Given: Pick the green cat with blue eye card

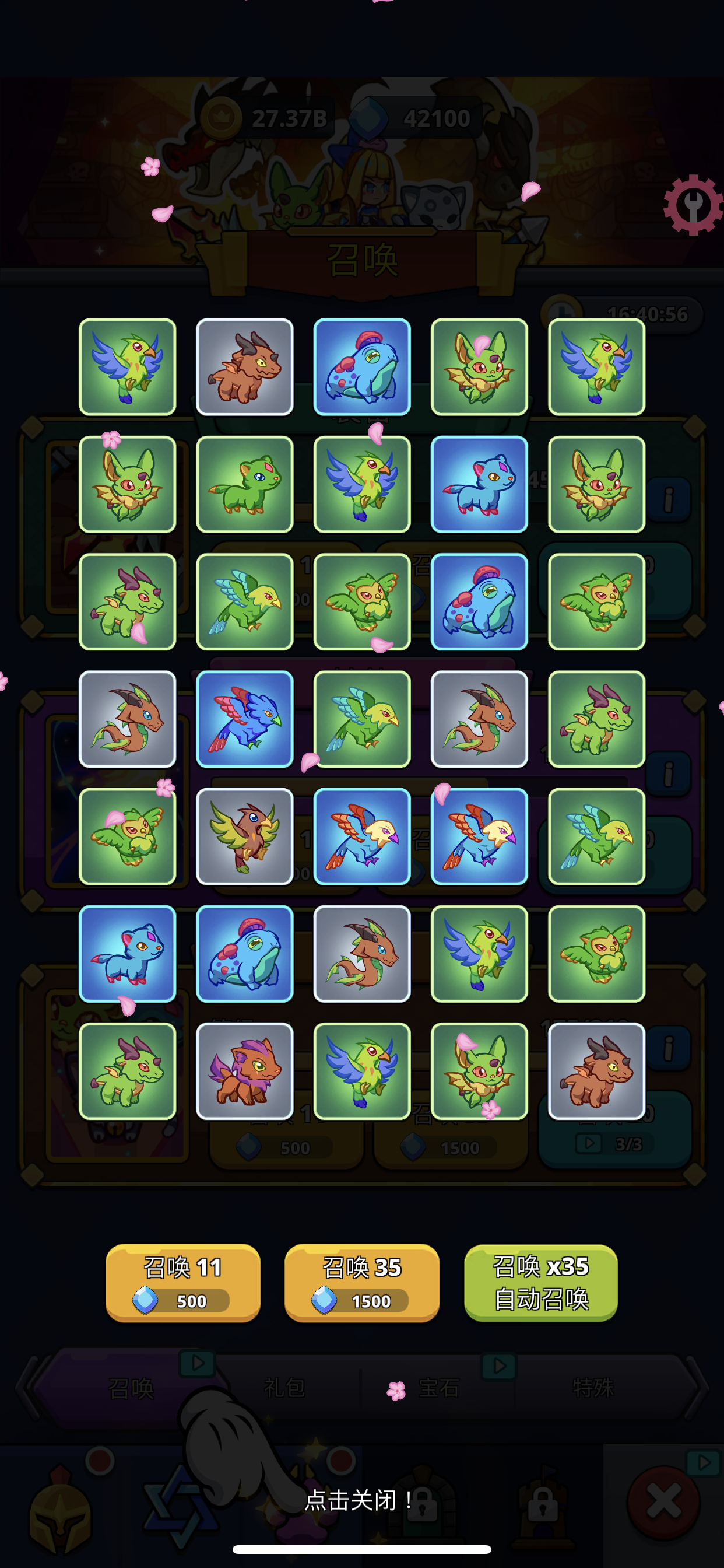Looking at the screenshot, I should pyautogui.click(x=245, y=484).
